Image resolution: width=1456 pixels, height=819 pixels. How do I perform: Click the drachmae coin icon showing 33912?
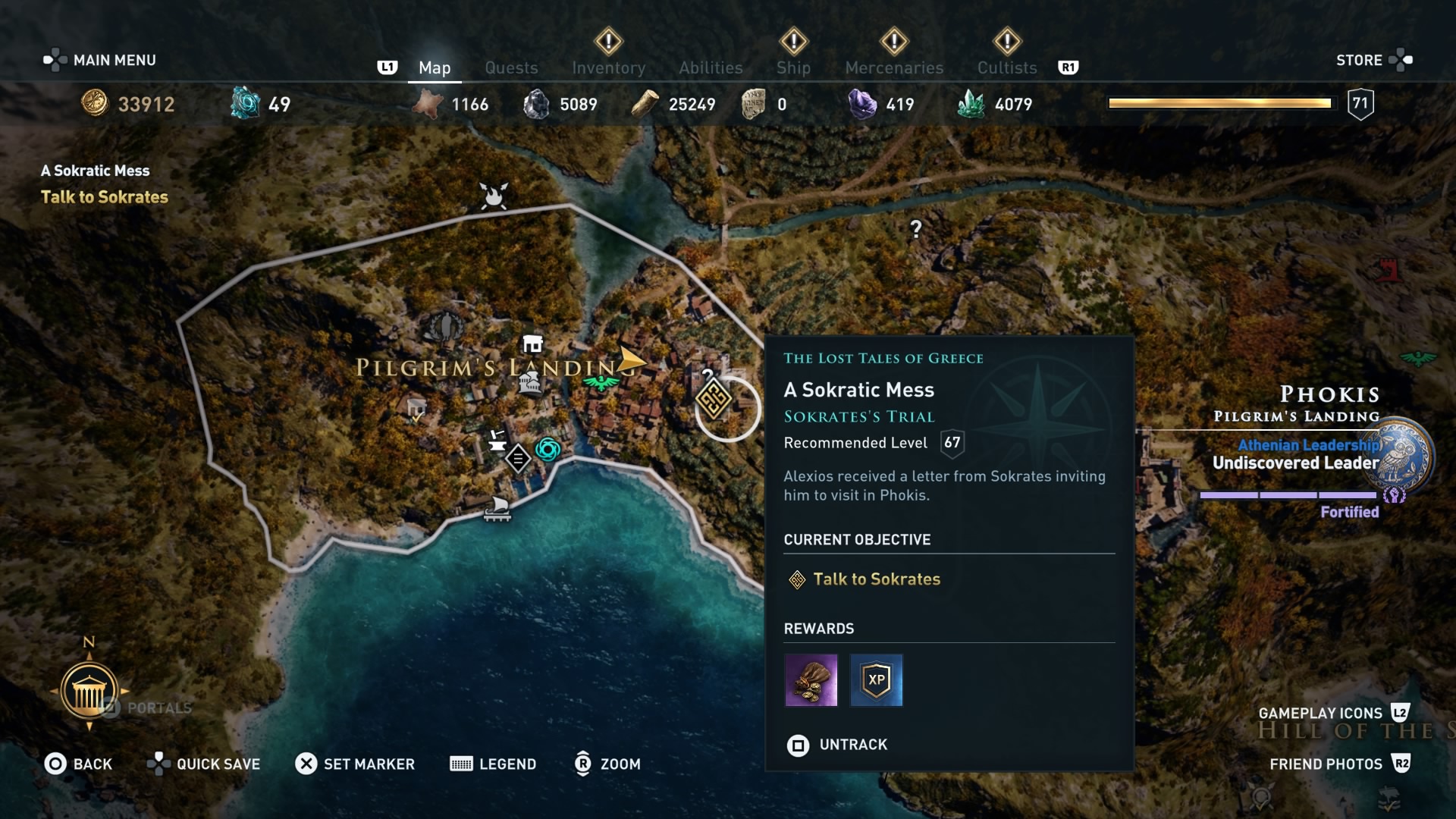pyautogui.click(x=93, y=102)
